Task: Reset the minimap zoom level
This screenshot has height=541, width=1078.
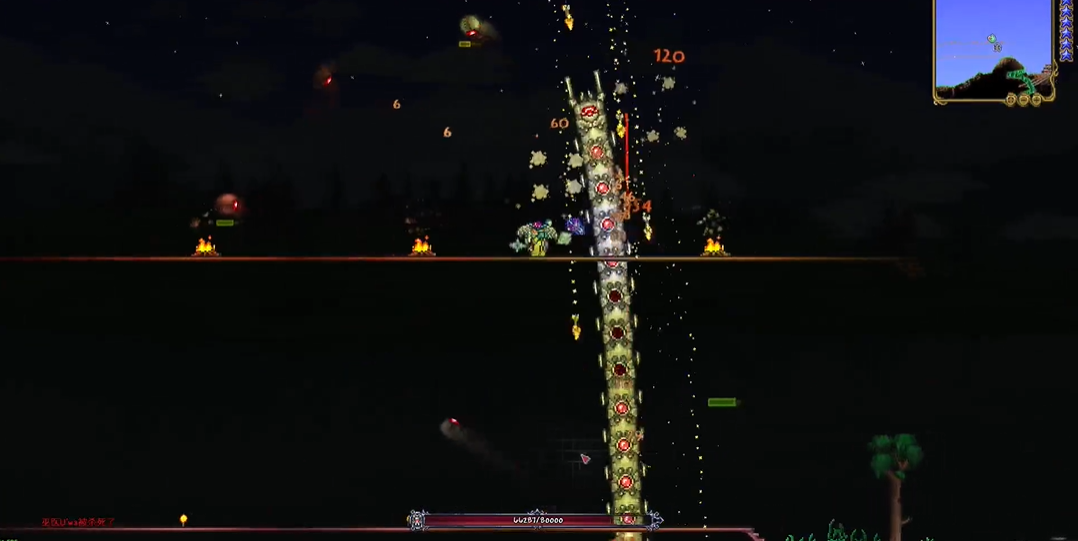Action: 1013,99
